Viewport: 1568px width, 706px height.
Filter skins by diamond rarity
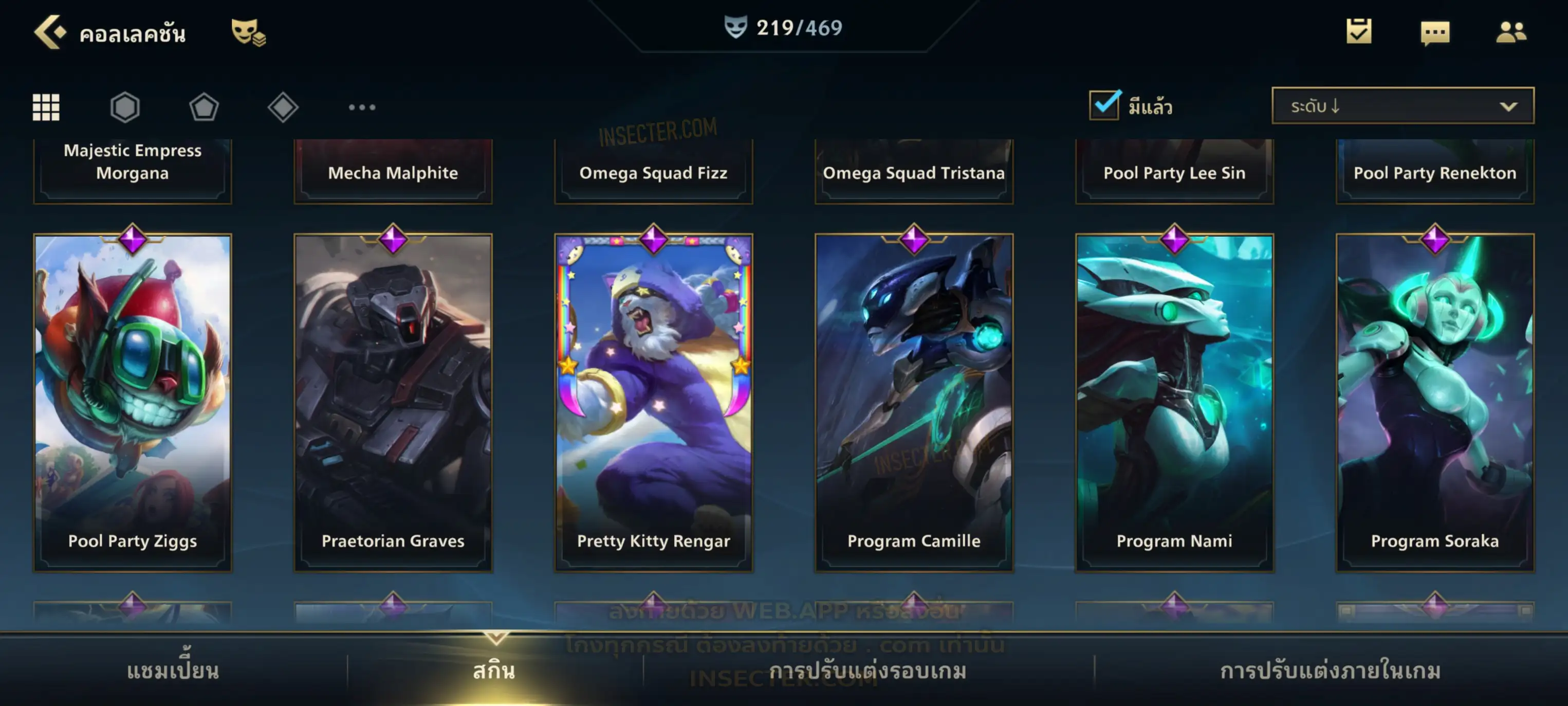pos(283,107)
